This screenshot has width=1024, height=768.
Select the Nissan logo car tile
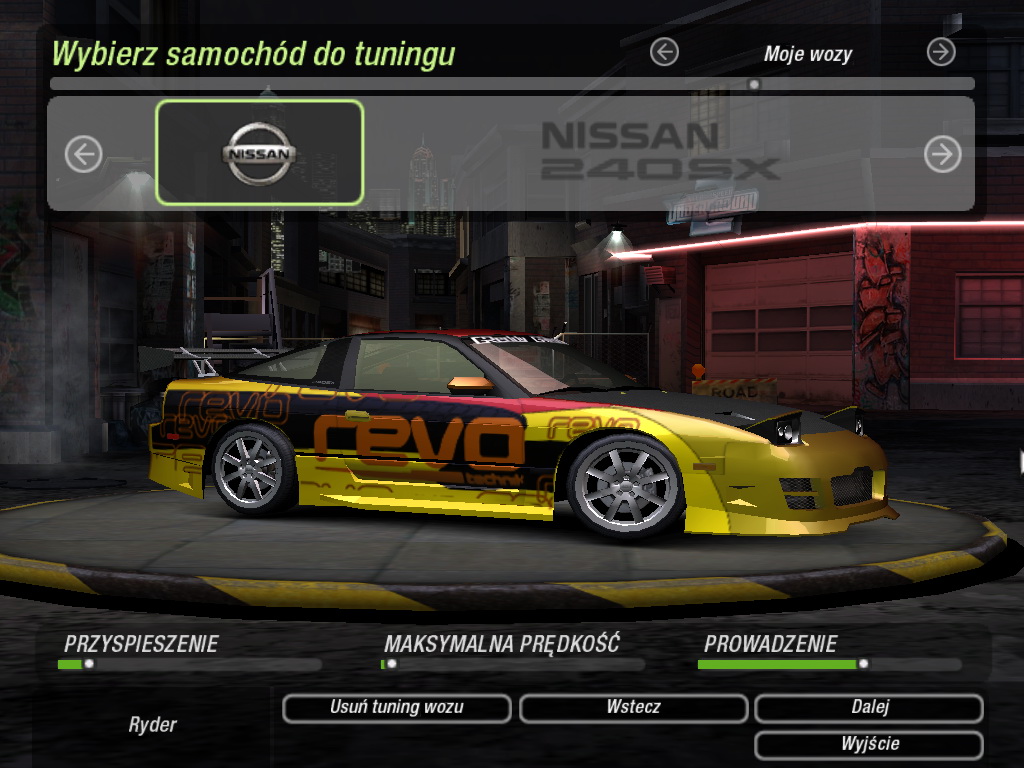tap(260, 153)
